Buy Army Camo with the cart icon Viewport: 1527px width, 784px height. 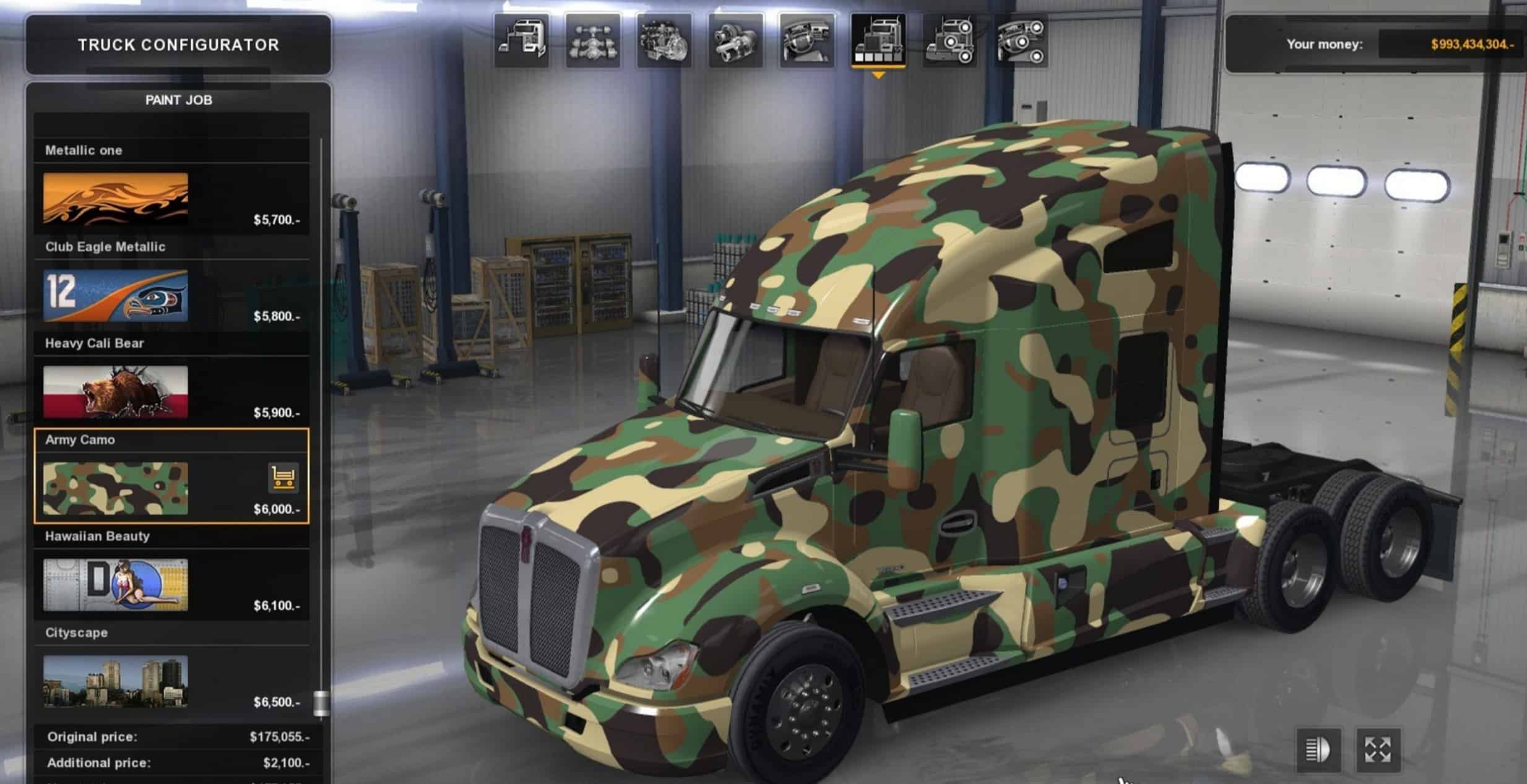[x=283, y=478]
